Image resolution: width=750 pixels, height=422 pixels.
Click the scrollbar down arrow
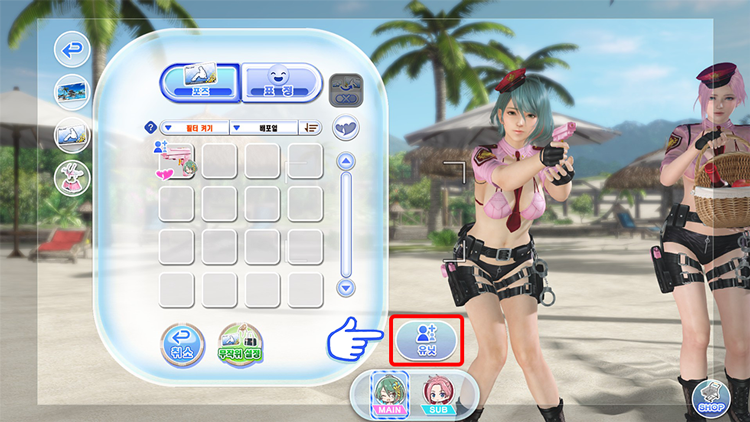[x=346, y=287]
